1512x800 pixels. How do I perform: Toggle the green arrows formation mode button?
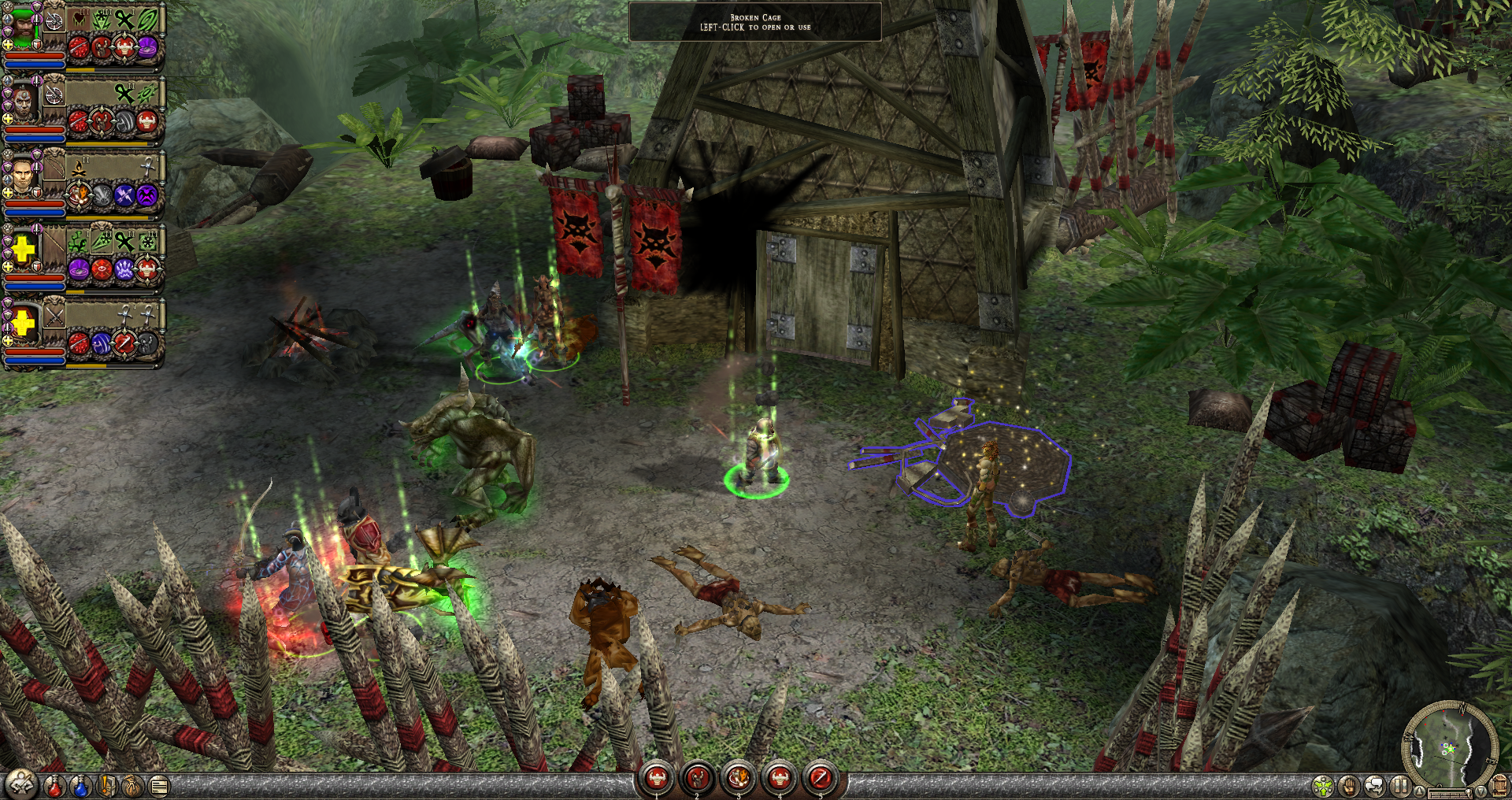[x=1324, y=786]
